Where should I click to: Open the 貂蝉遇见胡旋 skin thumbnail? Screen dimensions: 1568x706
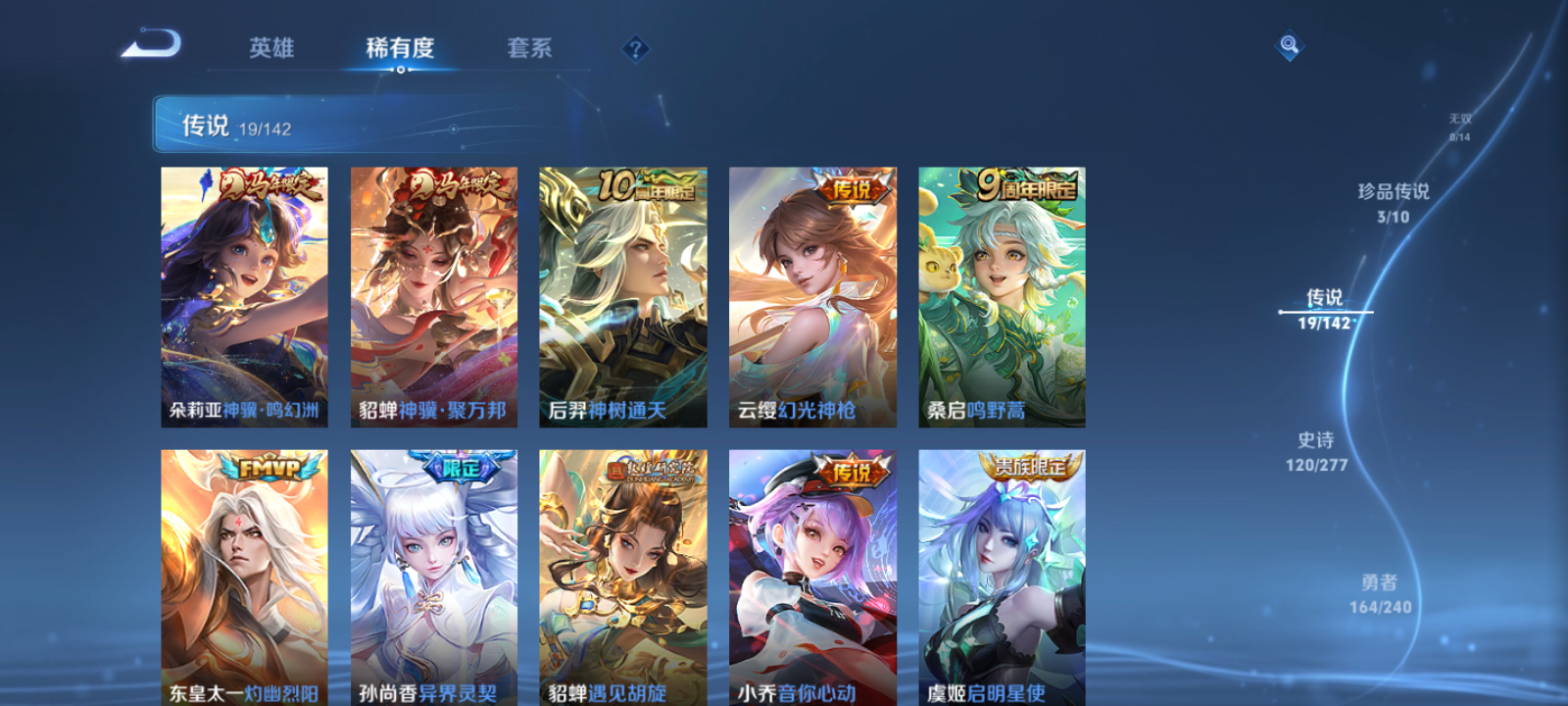point(620,569)
